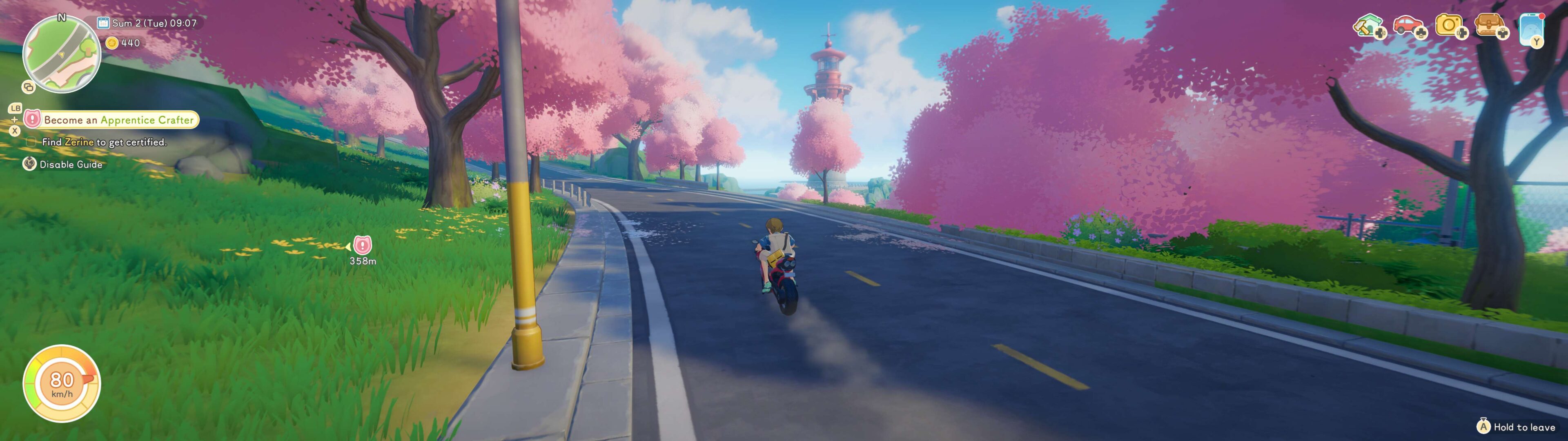This screenshot has height=441, width=1568.
Task: Open the vehicle menu via red car icon
Action: 1407,26
